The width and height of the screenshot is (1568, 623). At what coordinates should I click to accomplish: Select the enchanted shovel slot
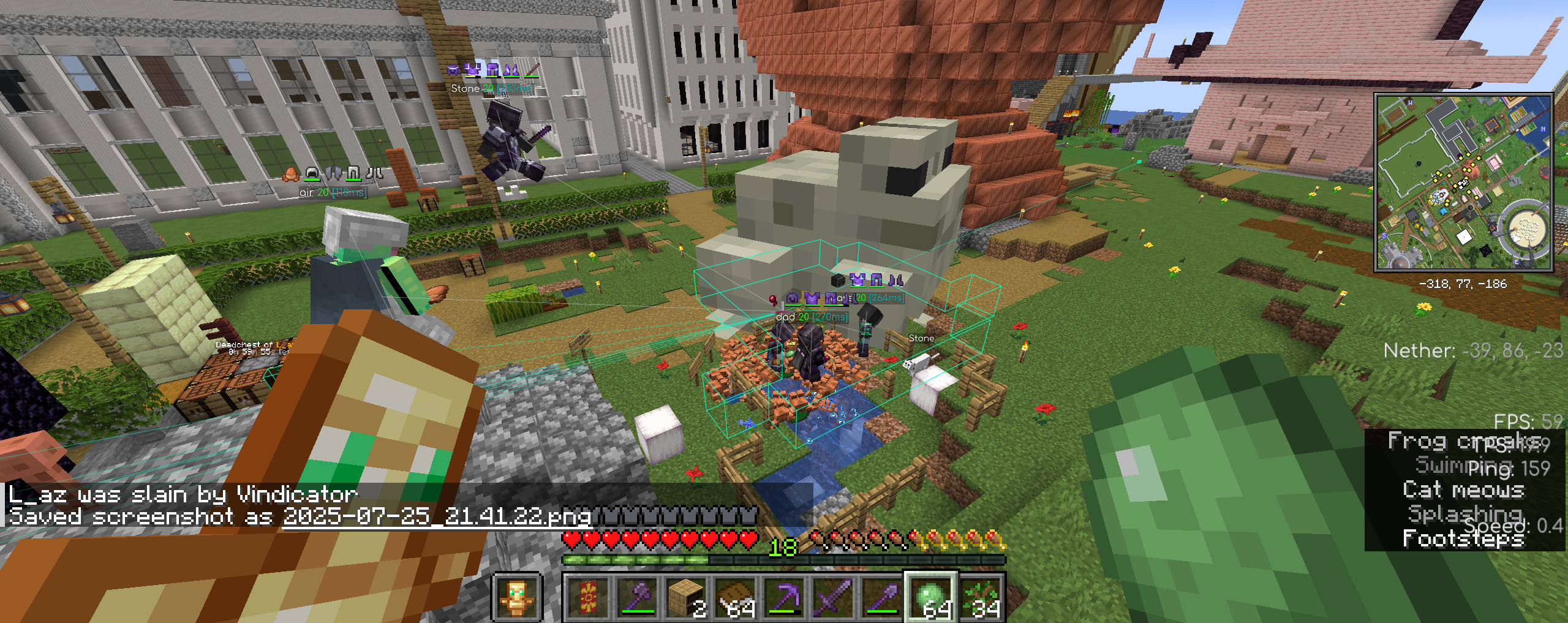coord(883,598)
